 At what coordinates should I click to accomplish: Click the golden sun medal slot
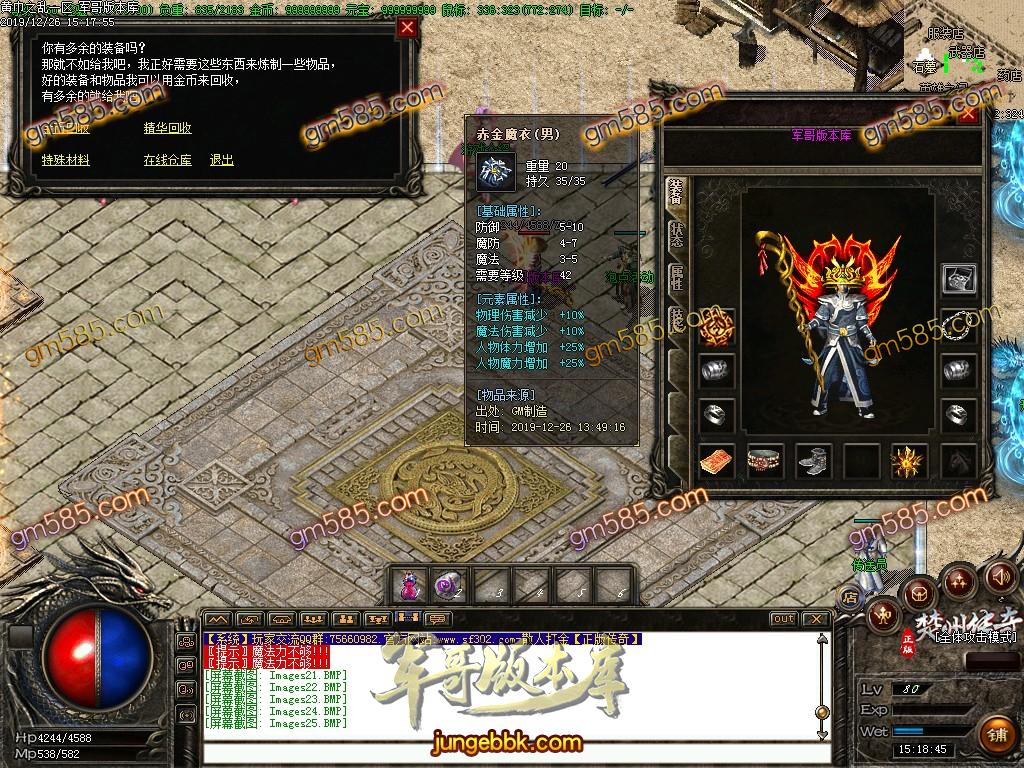(909, 461)
